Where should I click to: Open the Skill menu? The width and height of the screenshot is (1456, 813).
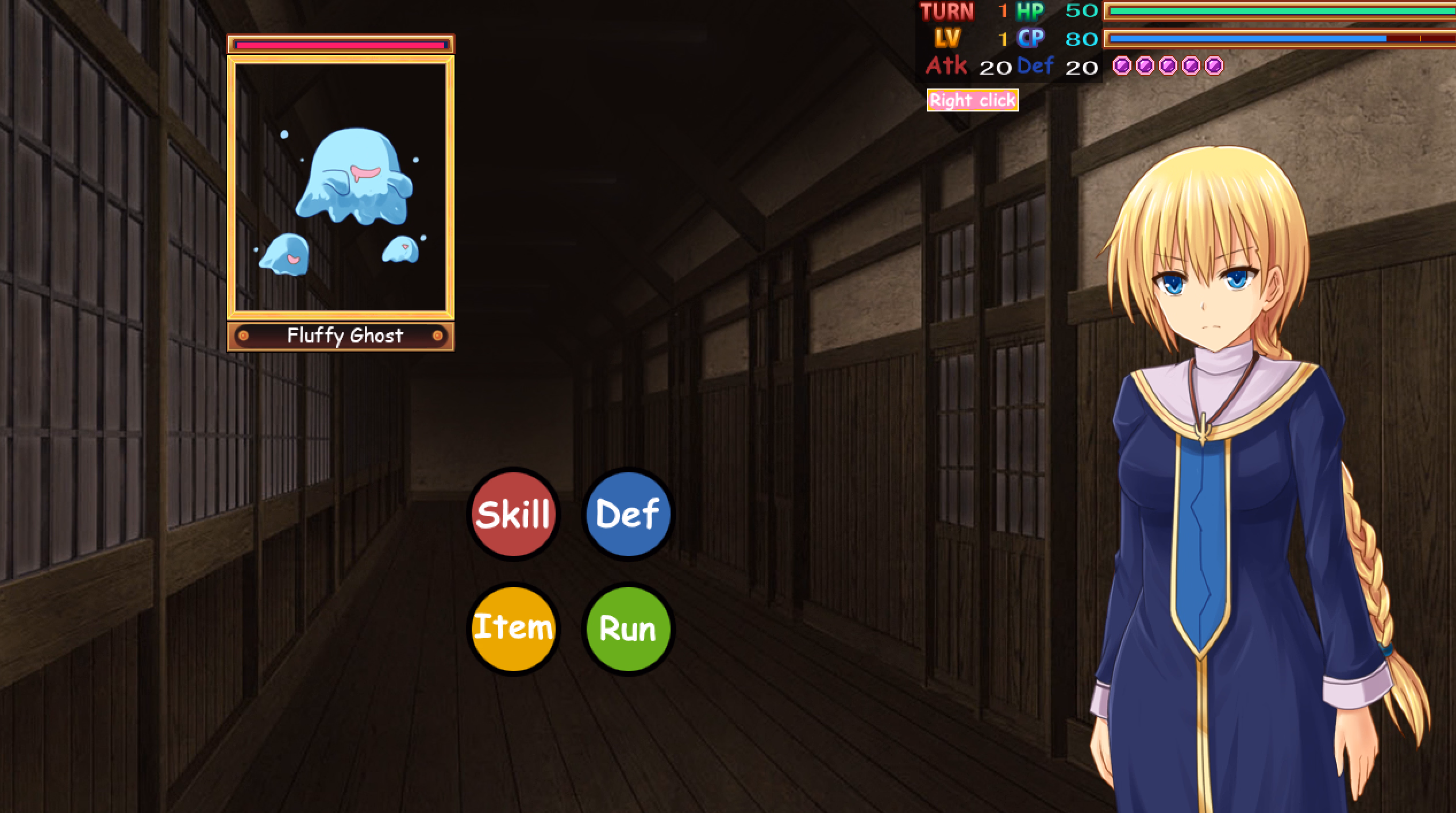point(513,515)
